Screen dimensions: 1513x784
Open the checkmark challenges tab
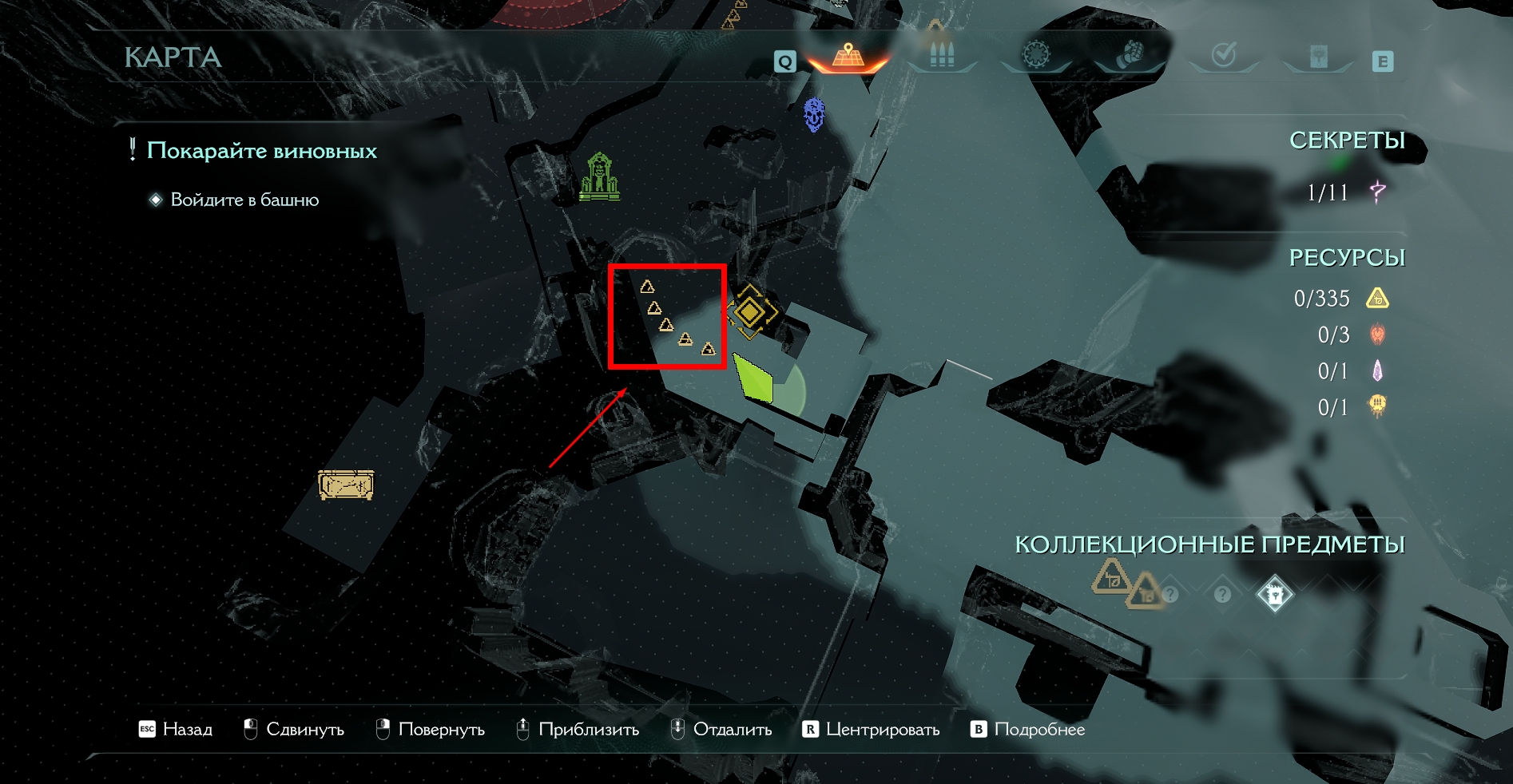coord(1224,55)
